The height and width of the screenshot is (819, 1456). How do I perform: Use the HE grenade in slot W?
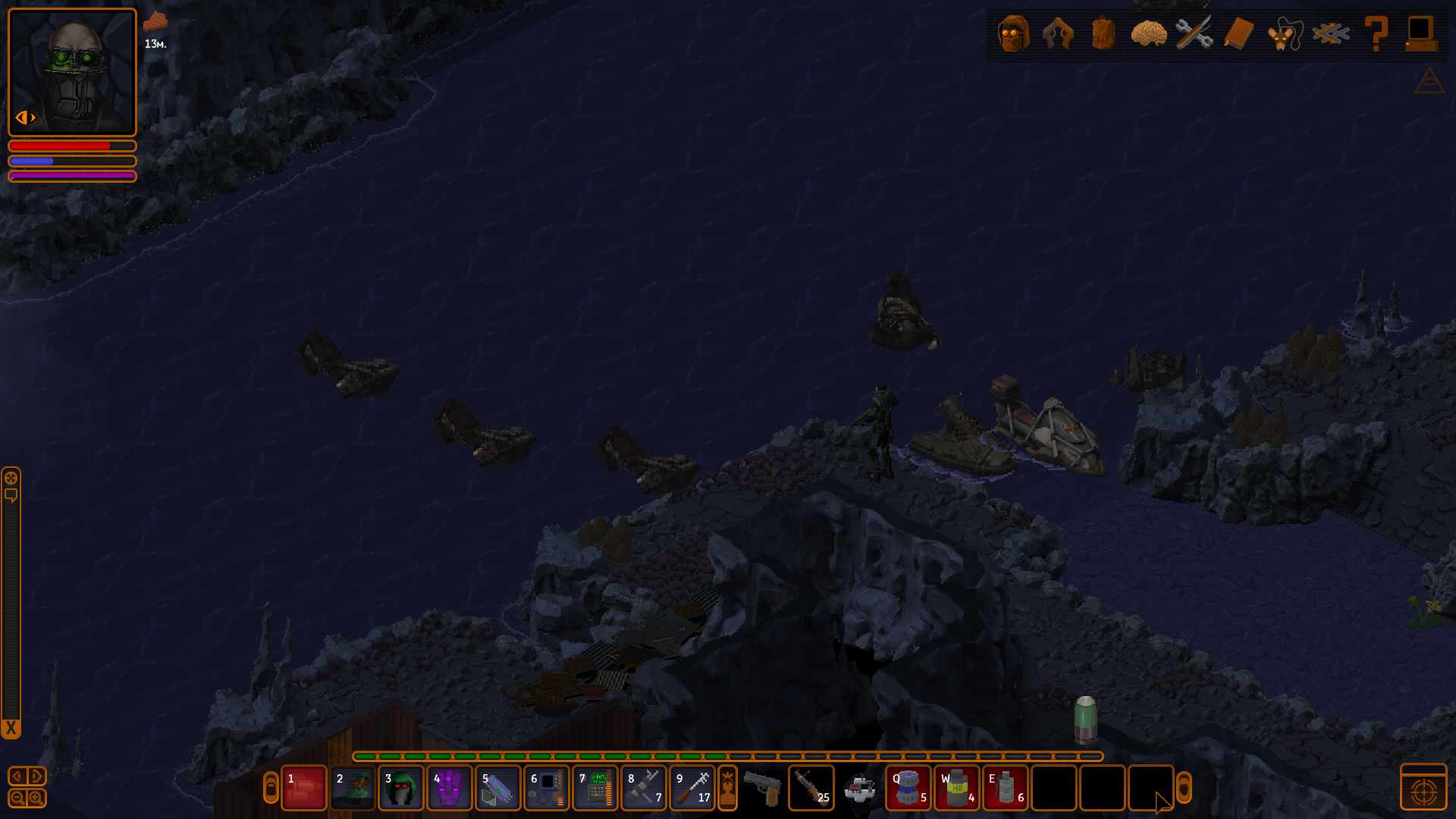(x=957, y=789)
